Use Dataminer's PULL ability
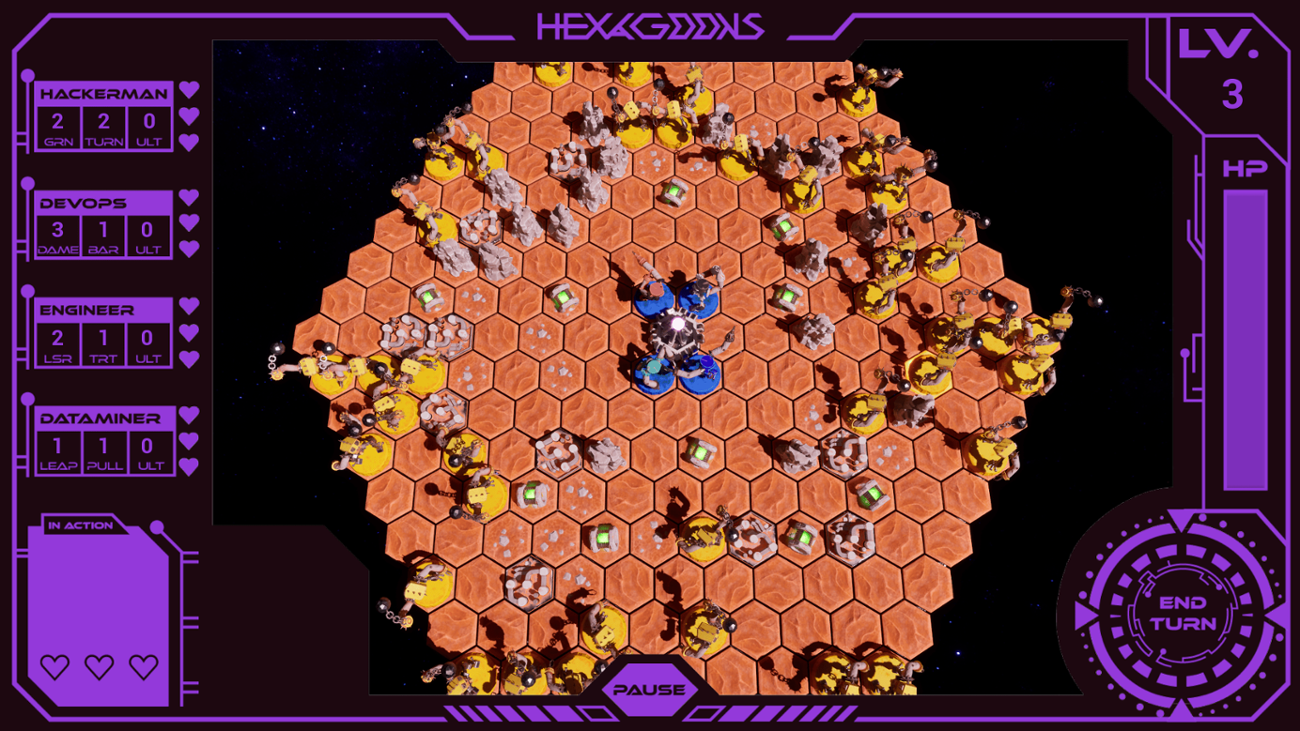Screen dimensions: 1300x731 coord(104,453)
